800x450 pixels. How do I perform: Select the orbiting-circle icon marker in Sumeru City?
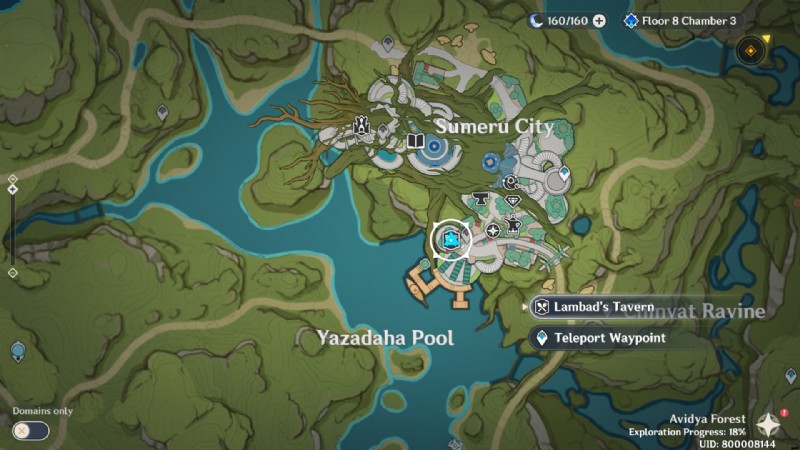(x=510, y=182)
